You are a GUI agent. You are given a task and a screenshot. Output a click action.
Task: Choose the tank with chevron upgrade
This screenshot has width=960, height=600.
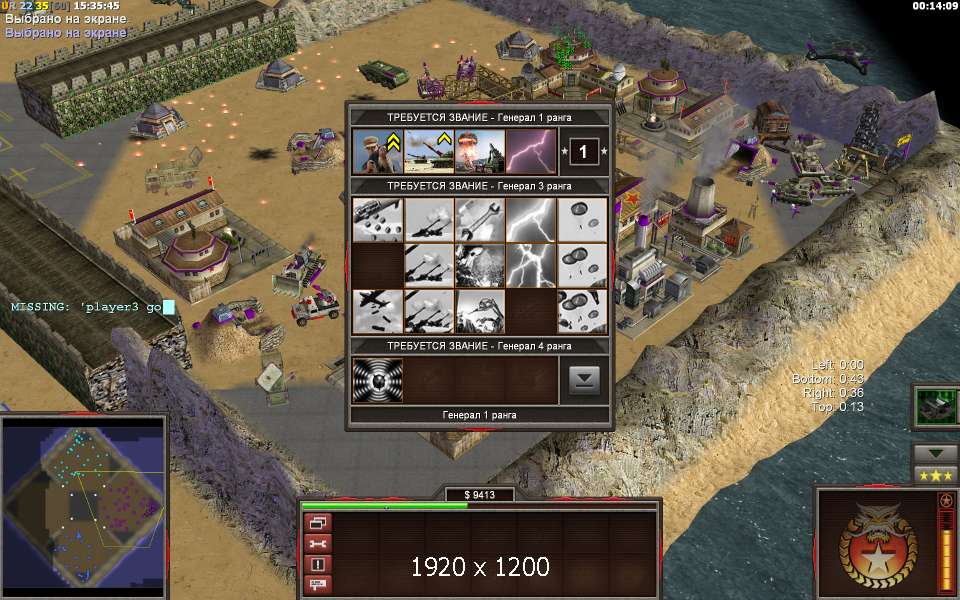(x=428, y=151)
